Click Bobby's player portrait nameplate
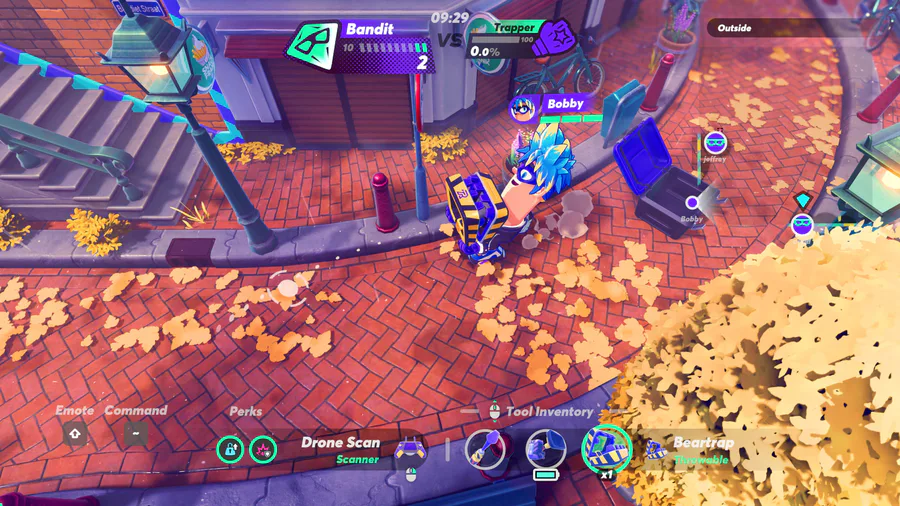900x506 pixels. point(523,107)
